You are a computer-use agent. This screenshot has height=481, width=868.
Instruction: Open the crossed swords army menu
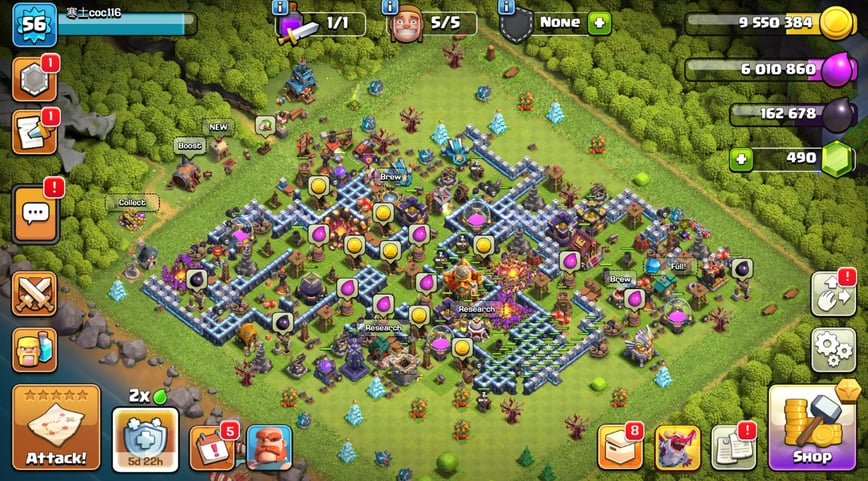tap(34, 295)
